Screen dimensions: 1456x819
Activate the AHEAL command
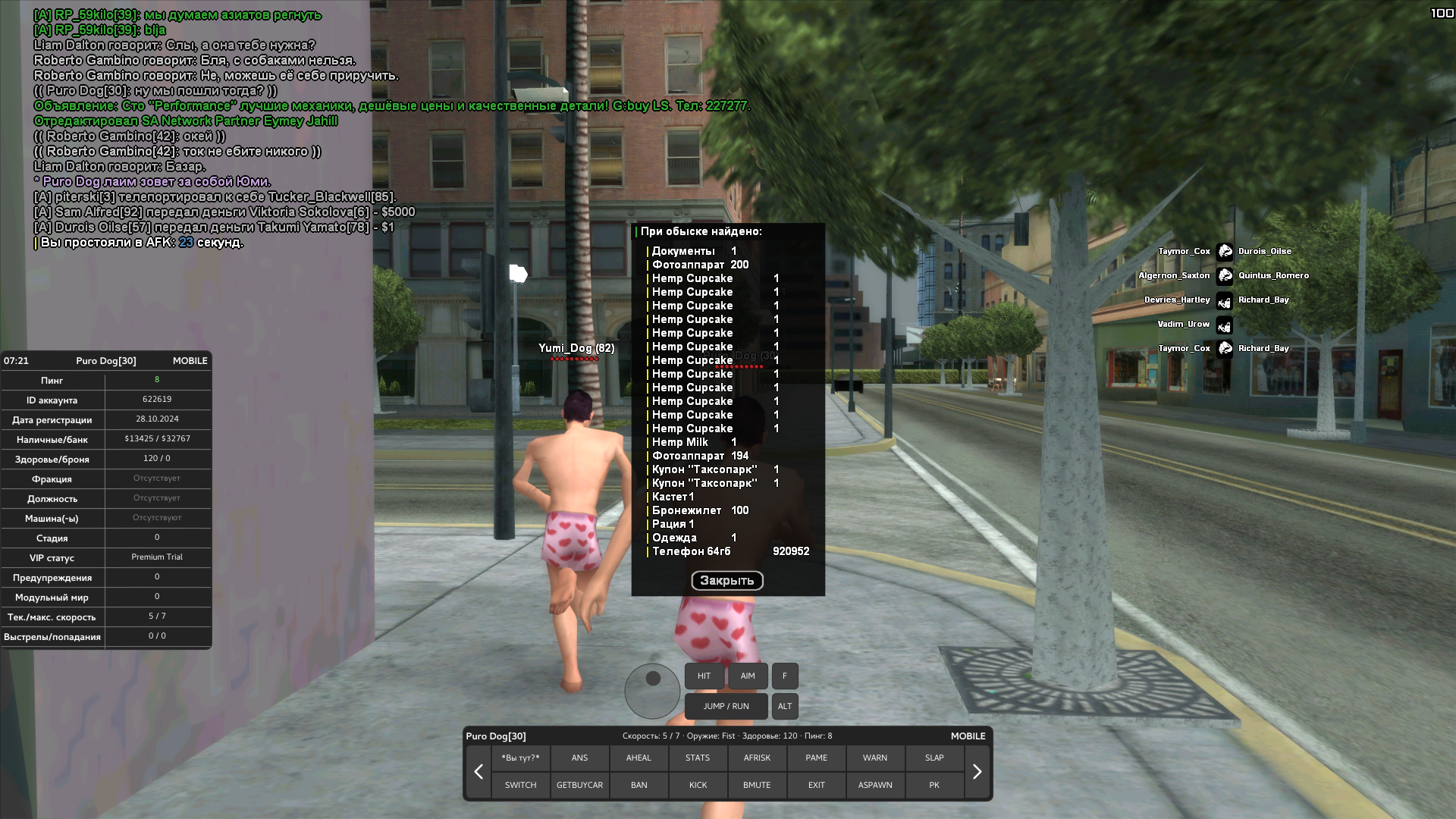[639, 758]
